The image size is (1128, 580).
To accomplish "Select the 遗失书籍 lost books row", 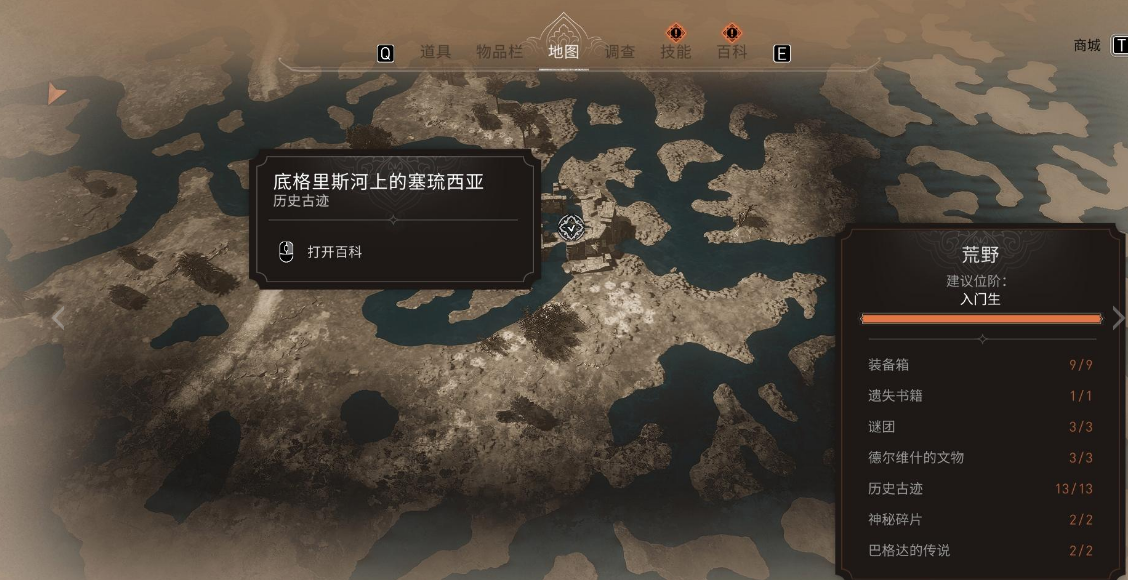I will (980, 396).
